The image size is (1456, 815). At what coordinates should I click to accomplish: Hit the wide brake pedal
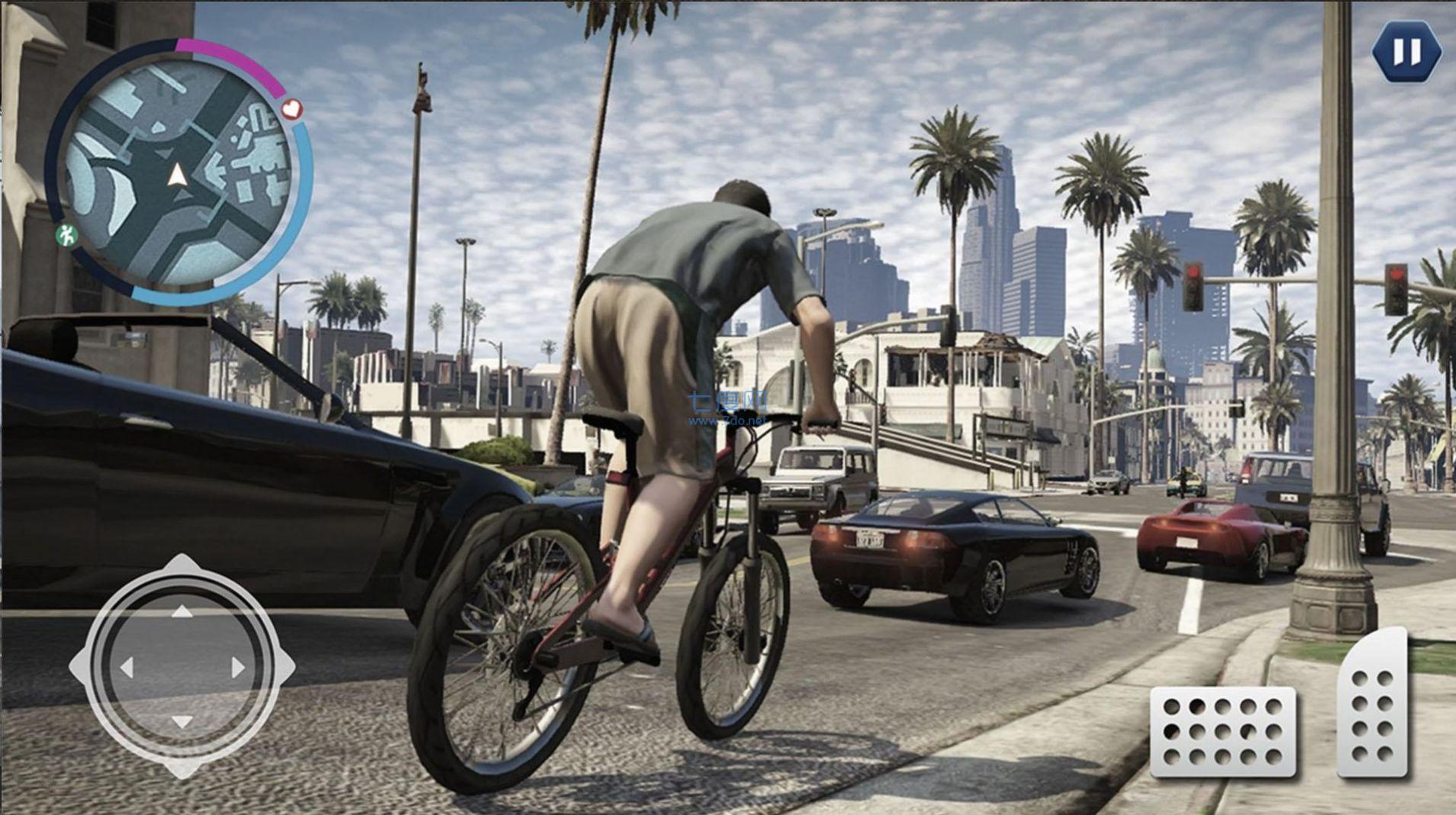pyautogui.click(x=1222, y=733)
